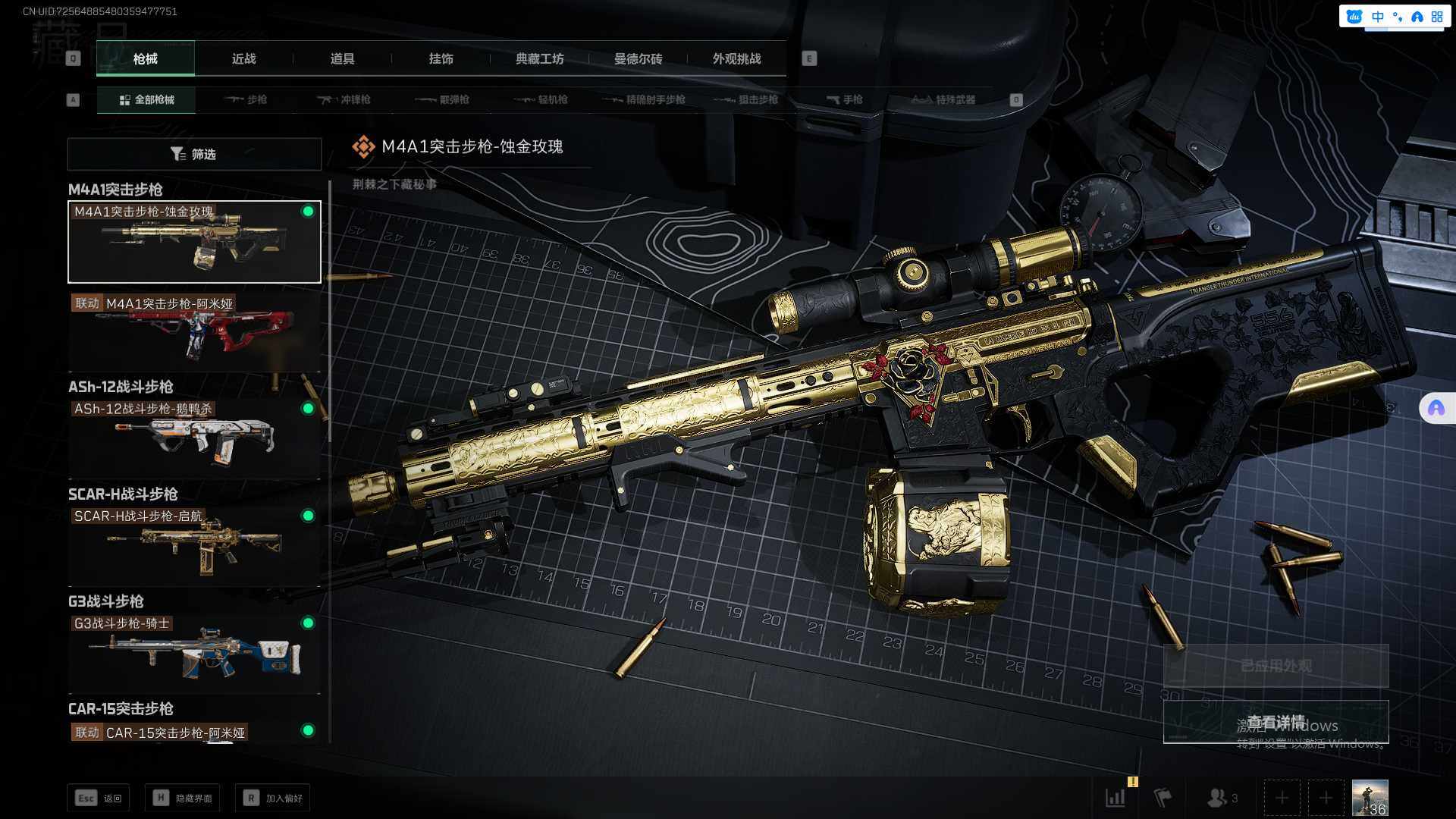Viewport: 1456px width, 819px height.
Task: Click the 查看详情 (view details) button
Action: (x=1276, y=722)
